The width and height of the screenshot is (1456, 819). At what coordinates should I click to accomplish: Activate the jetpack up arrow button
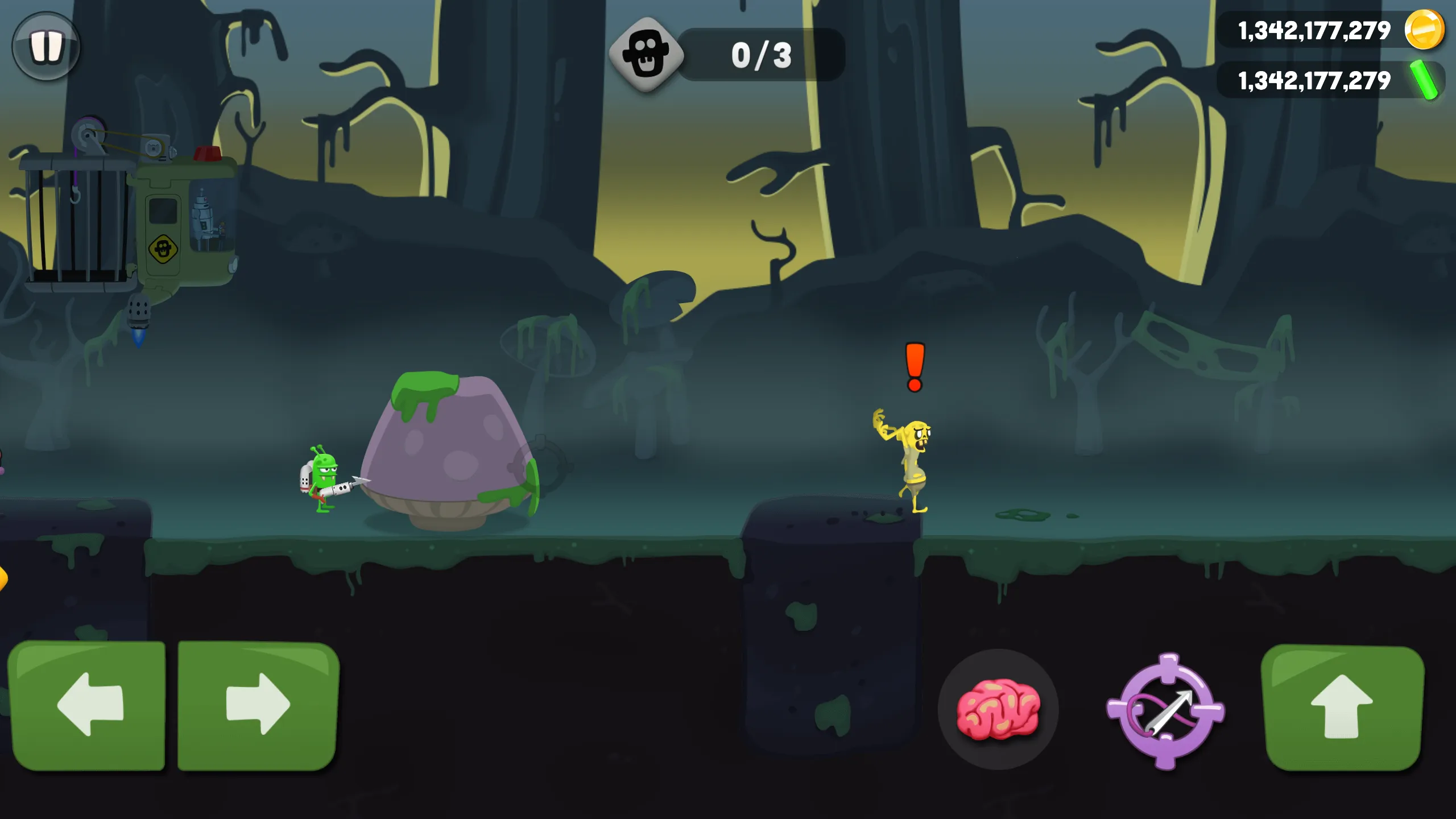[1342, 708]
